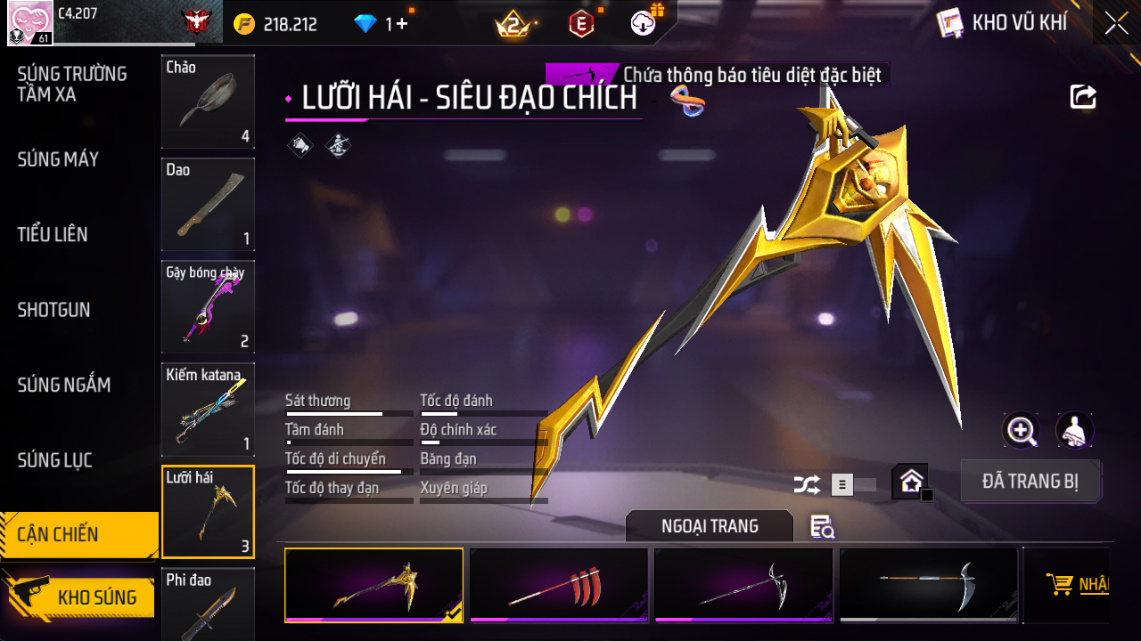Toggle the random skin shuffle icon

point(806,485)
